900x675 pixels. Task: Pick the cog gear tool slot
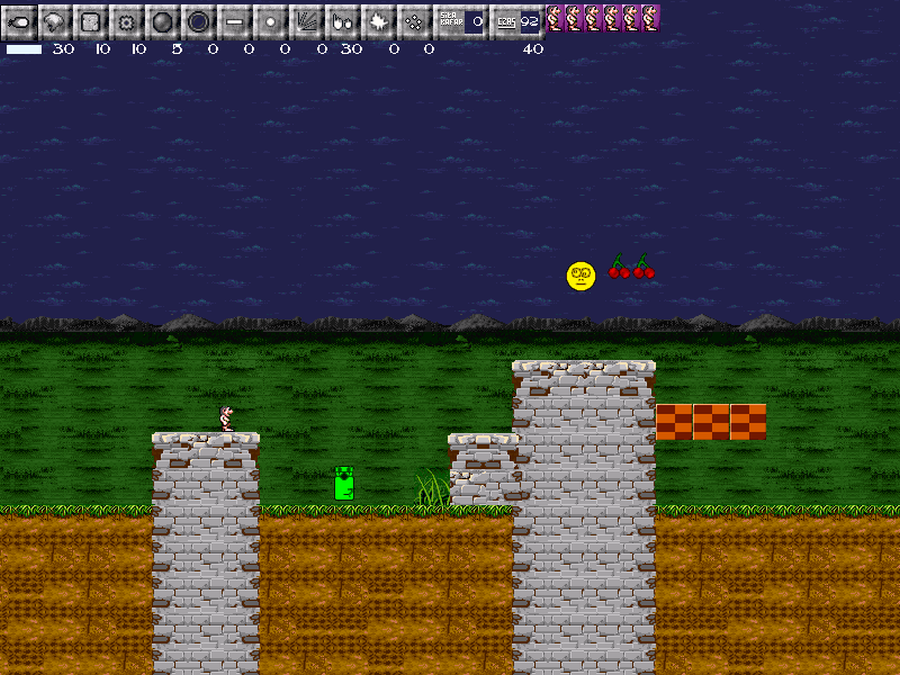[126, 20]
